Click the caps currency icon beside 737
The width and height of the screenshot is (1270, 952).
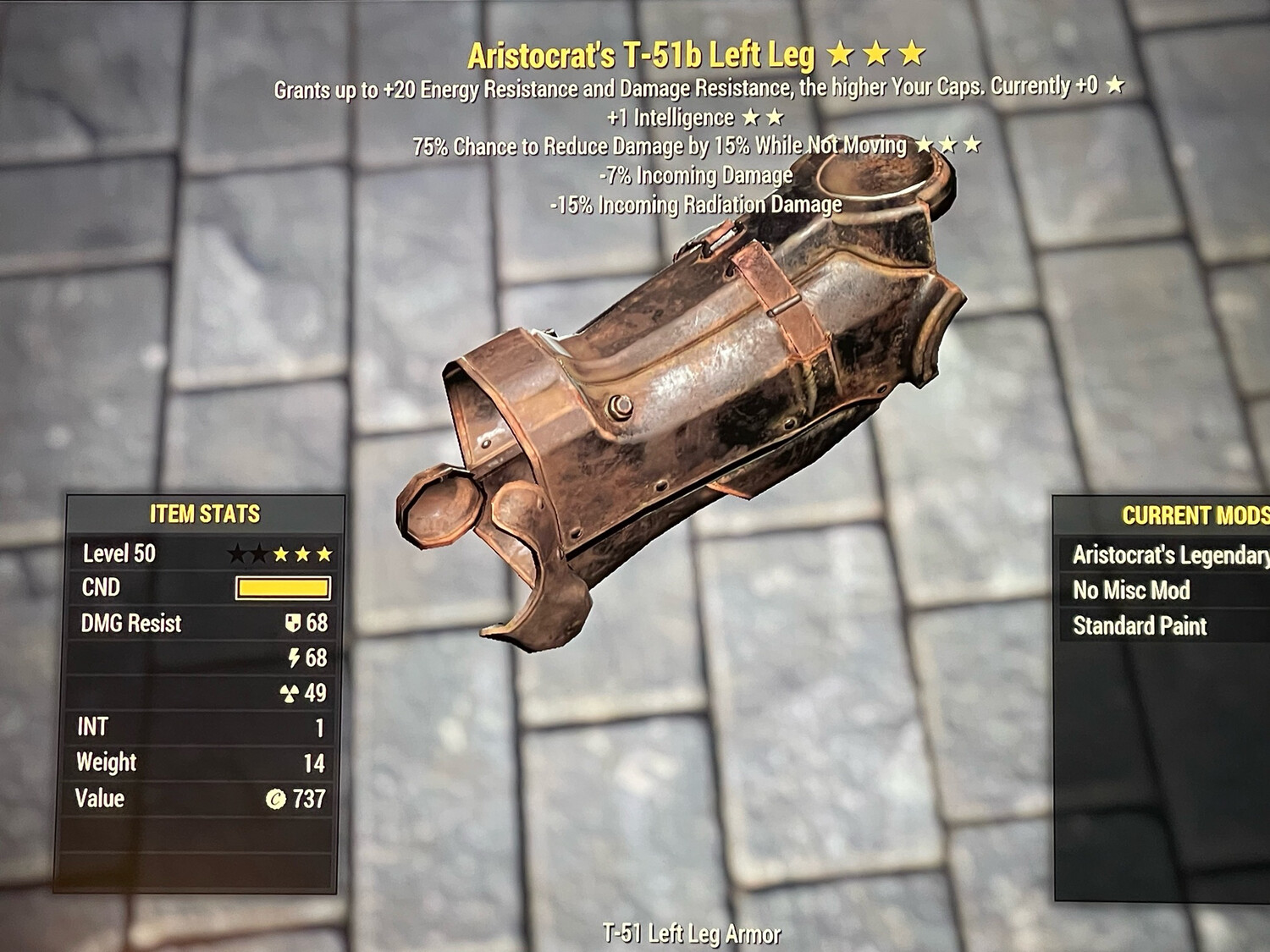(x=278, y=797)
